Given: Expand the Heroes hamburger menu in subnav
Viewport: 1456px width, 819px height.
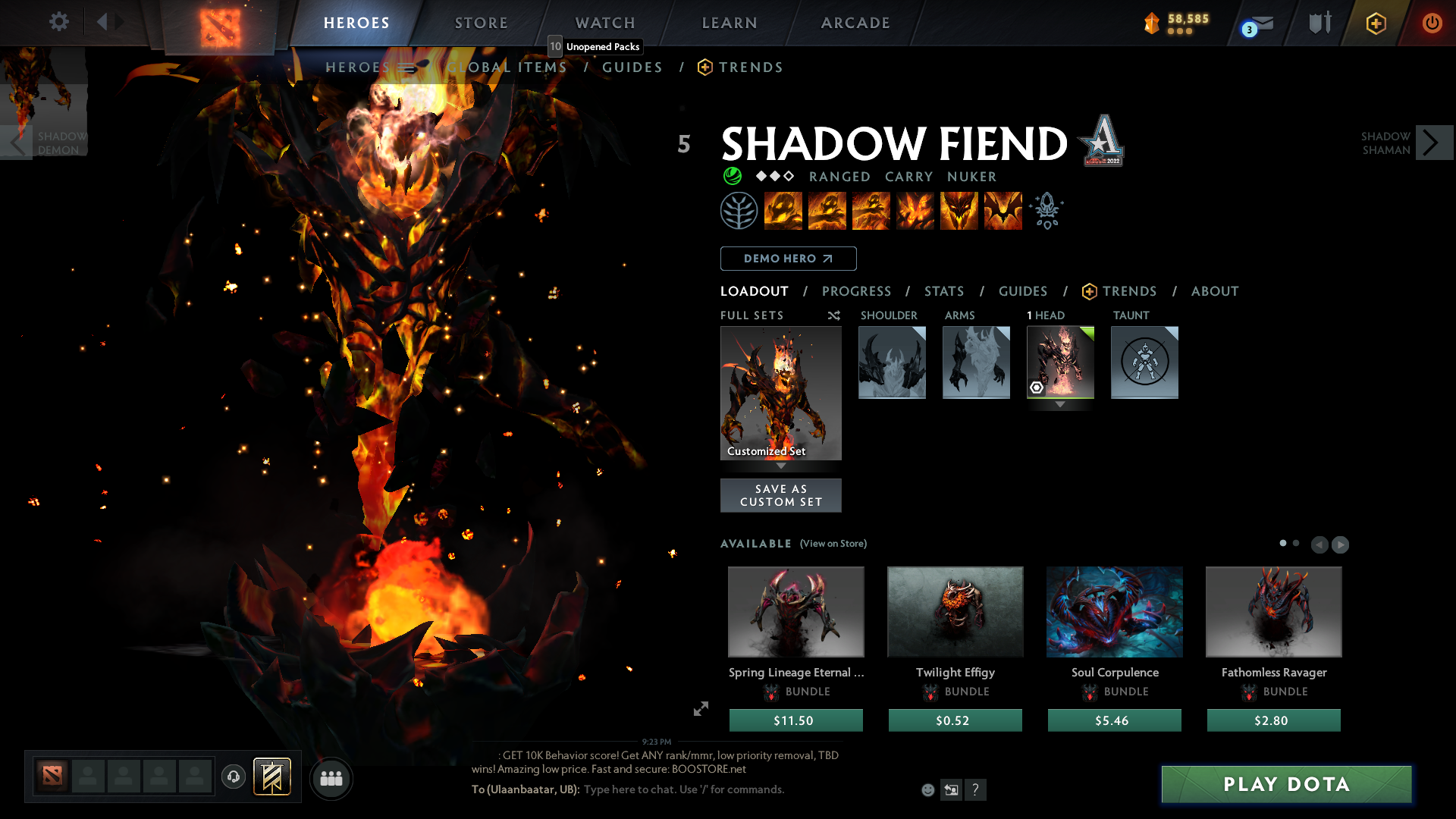Looking at the screenshot, I should pos(407,67).
